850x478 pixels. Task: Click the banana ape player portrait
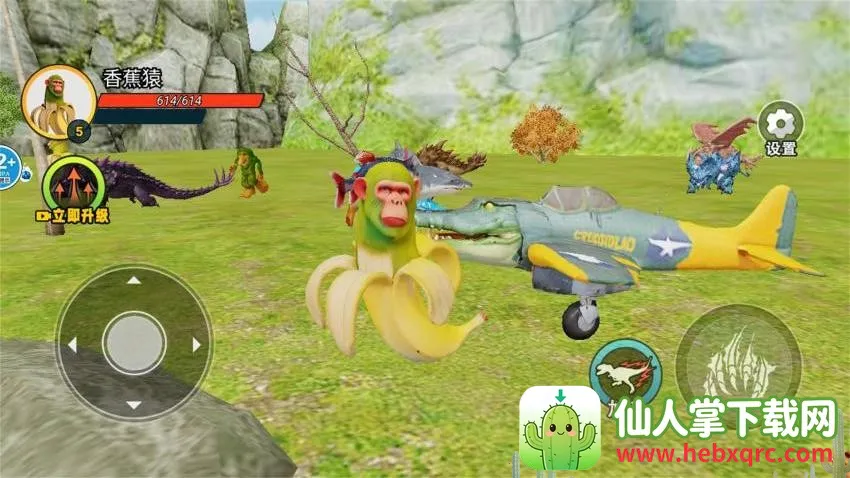(58, 102)
